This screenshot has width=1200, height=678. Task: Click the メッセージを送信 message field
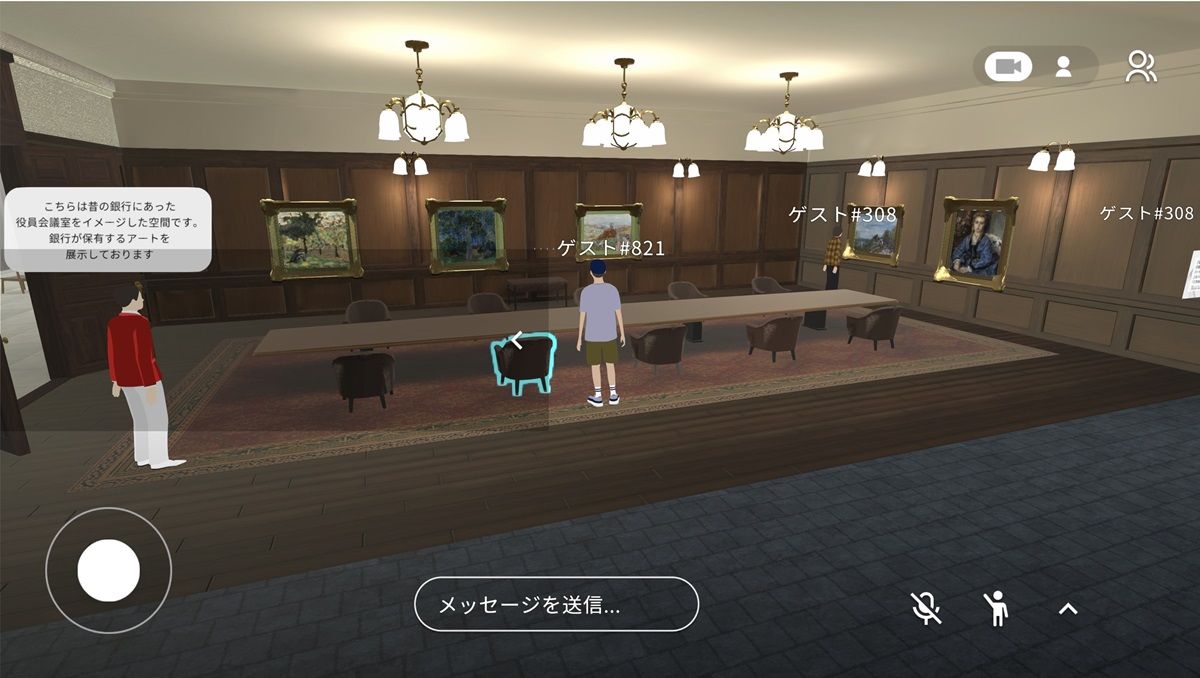tap(556, 604)
